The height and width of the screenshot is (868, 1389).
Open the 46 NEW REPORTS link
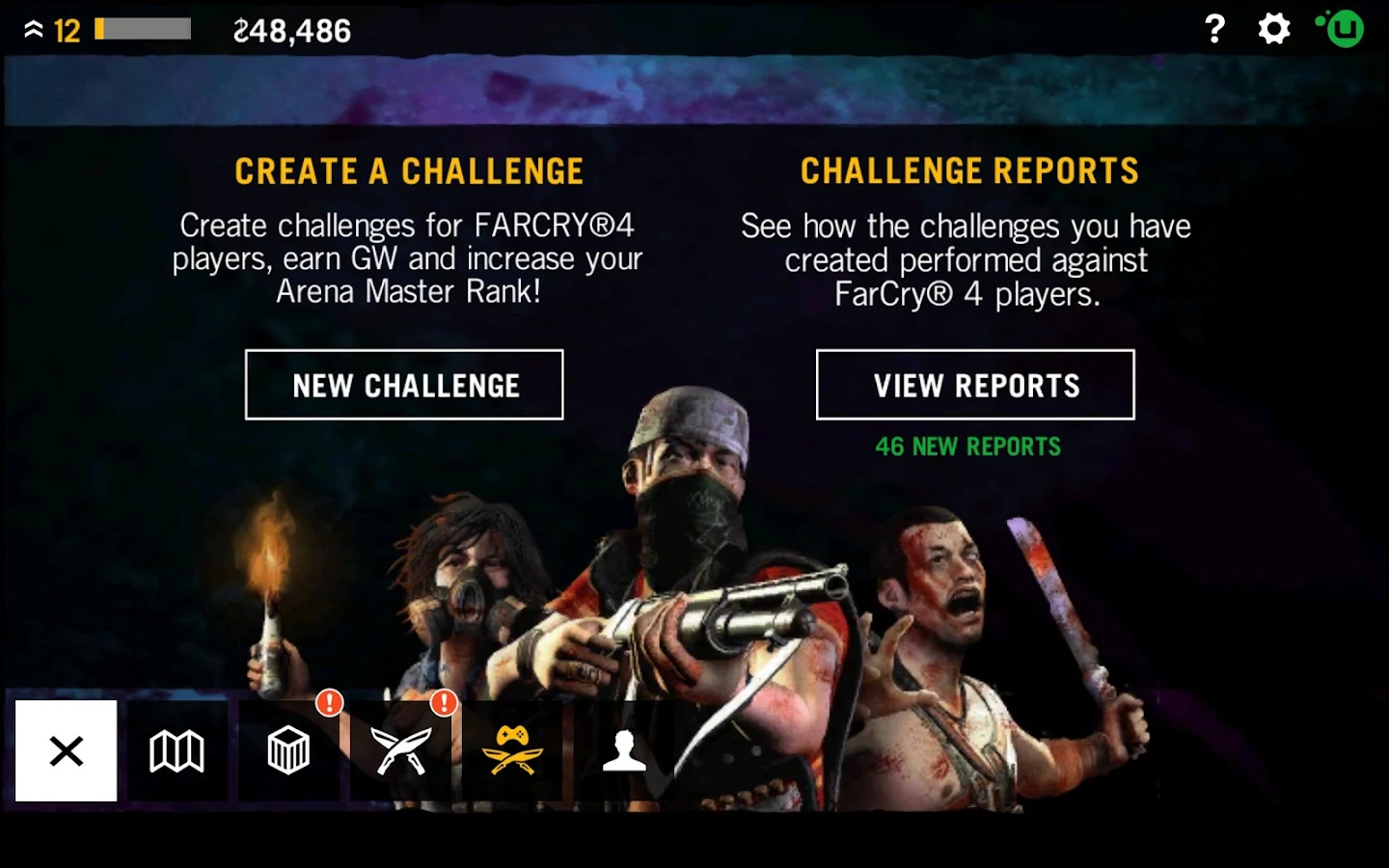pyautogui.click(x=968, y=447)
